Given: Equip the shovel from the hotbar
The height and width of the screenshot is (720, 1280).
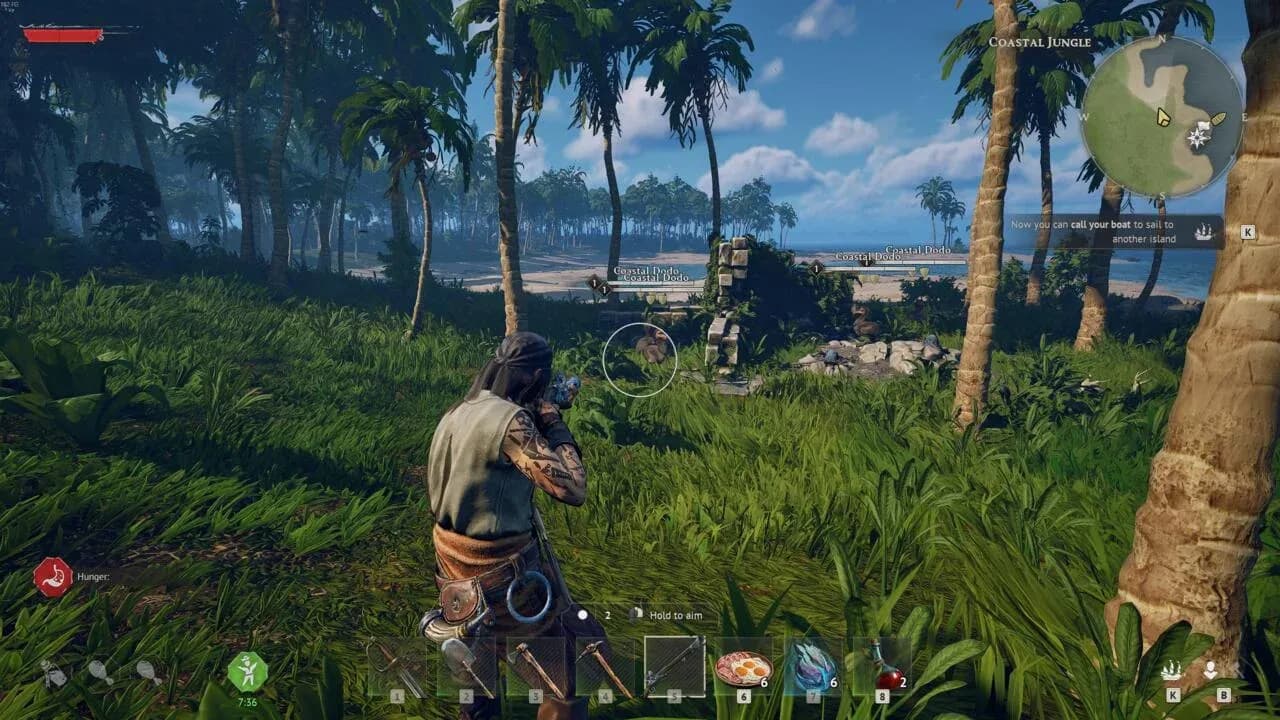Looking at the screenshot, I should (466, 666).
